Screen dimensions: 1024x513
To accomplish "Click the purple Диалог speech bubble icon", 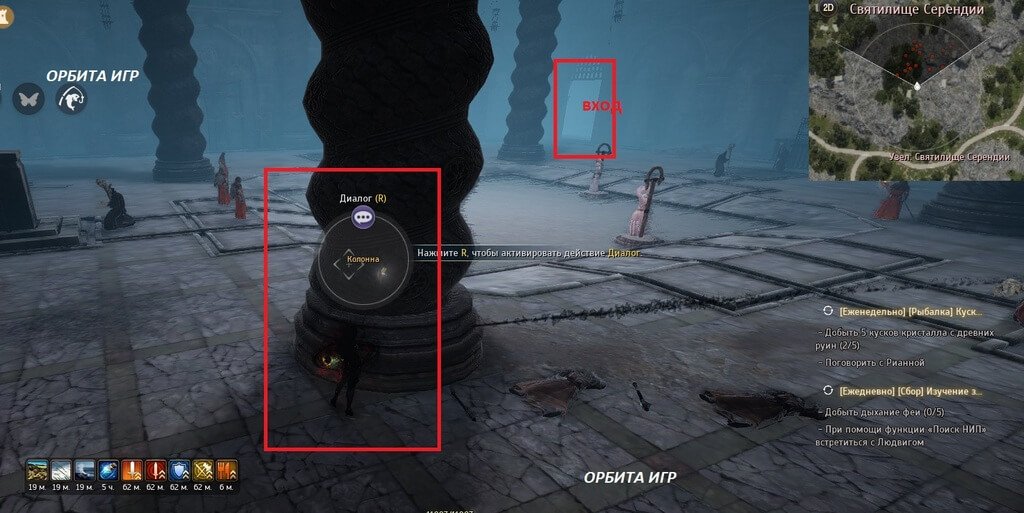I will [362, 217].
